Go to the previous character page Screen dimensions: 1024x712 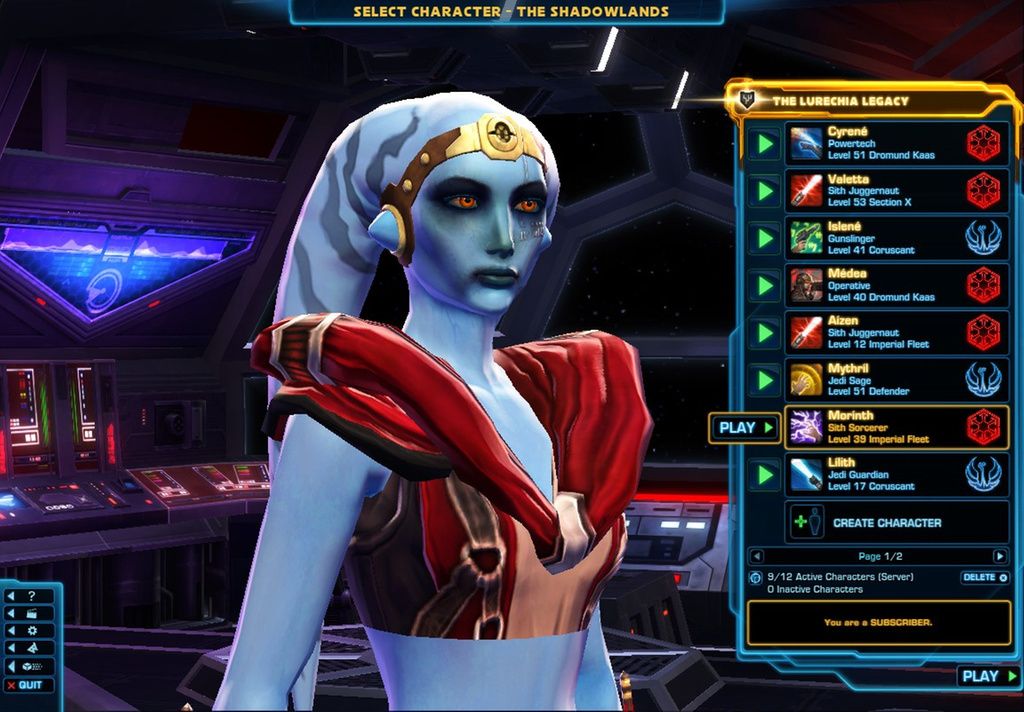(x=757, y=556)
